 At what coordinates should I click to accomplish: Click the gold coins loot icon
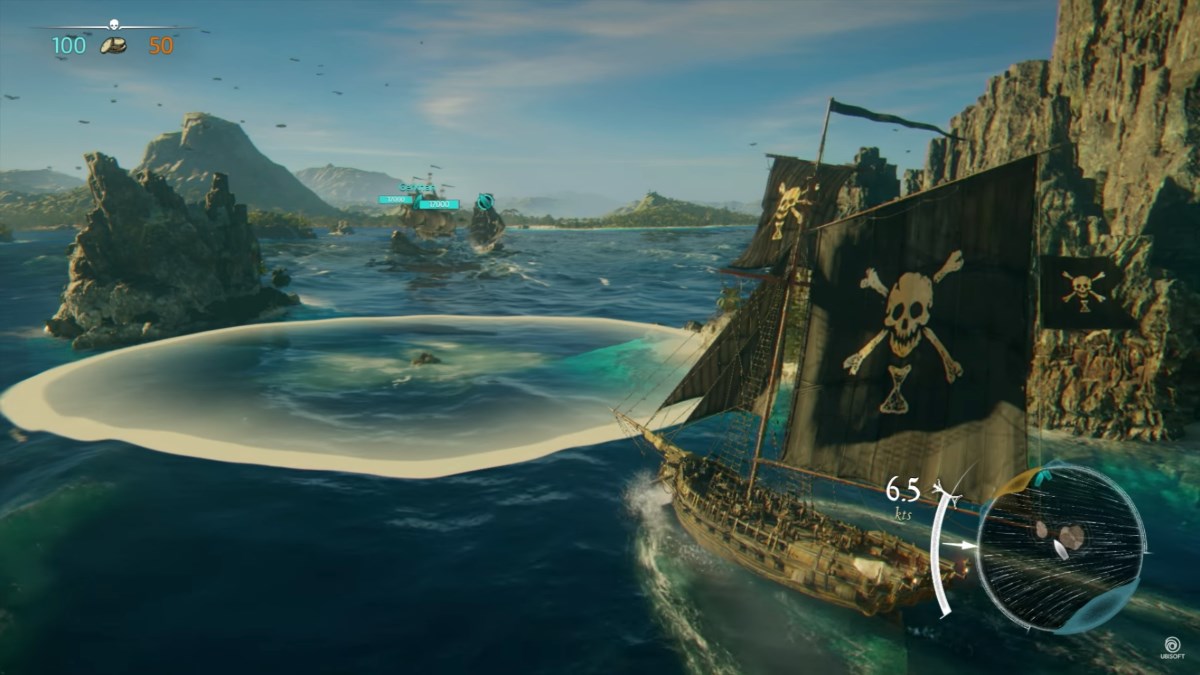(115, 45)
